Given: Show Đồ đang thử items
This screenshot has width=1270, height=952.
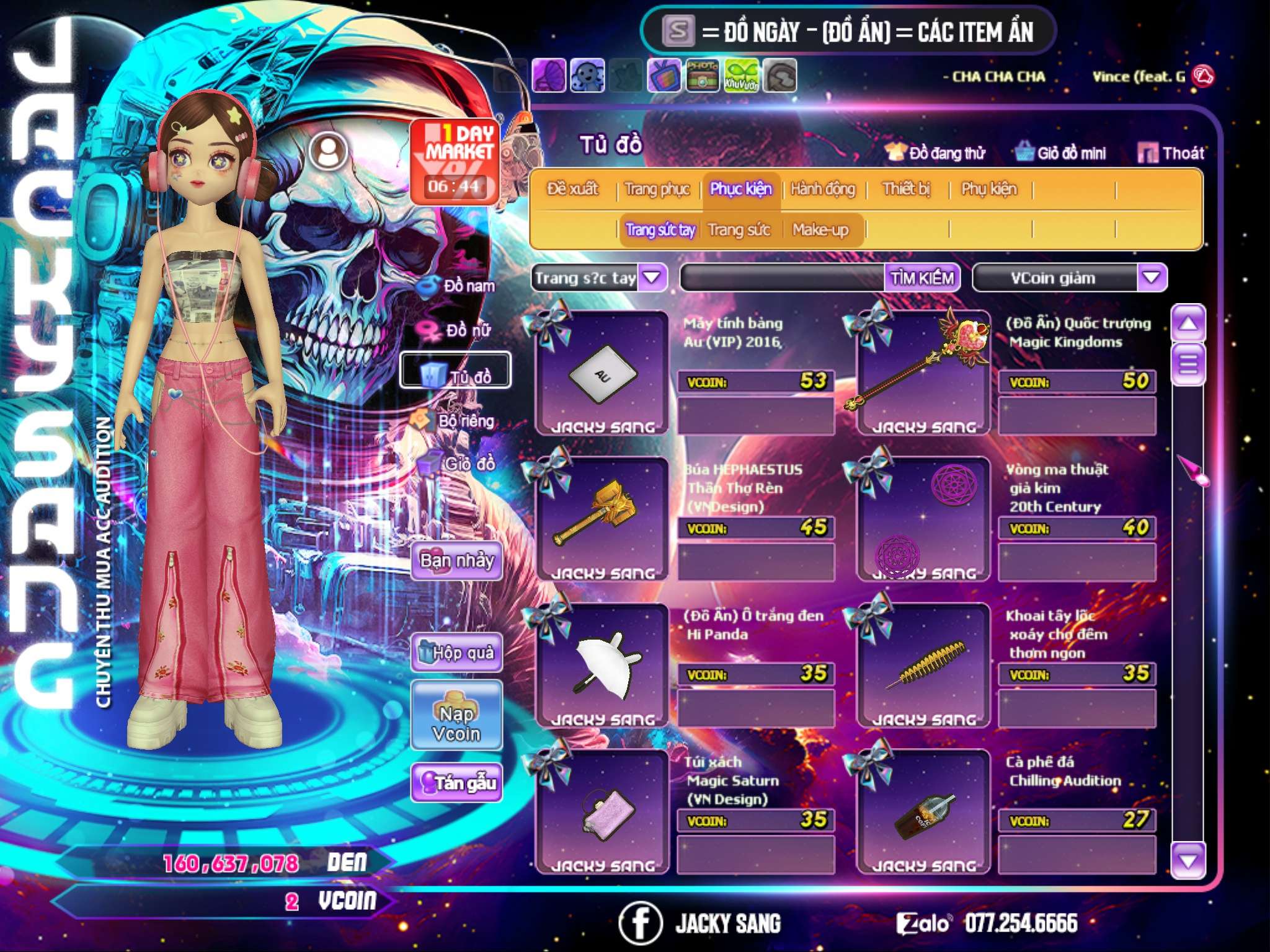Looking at the screenshot, I should click(935, 153).
